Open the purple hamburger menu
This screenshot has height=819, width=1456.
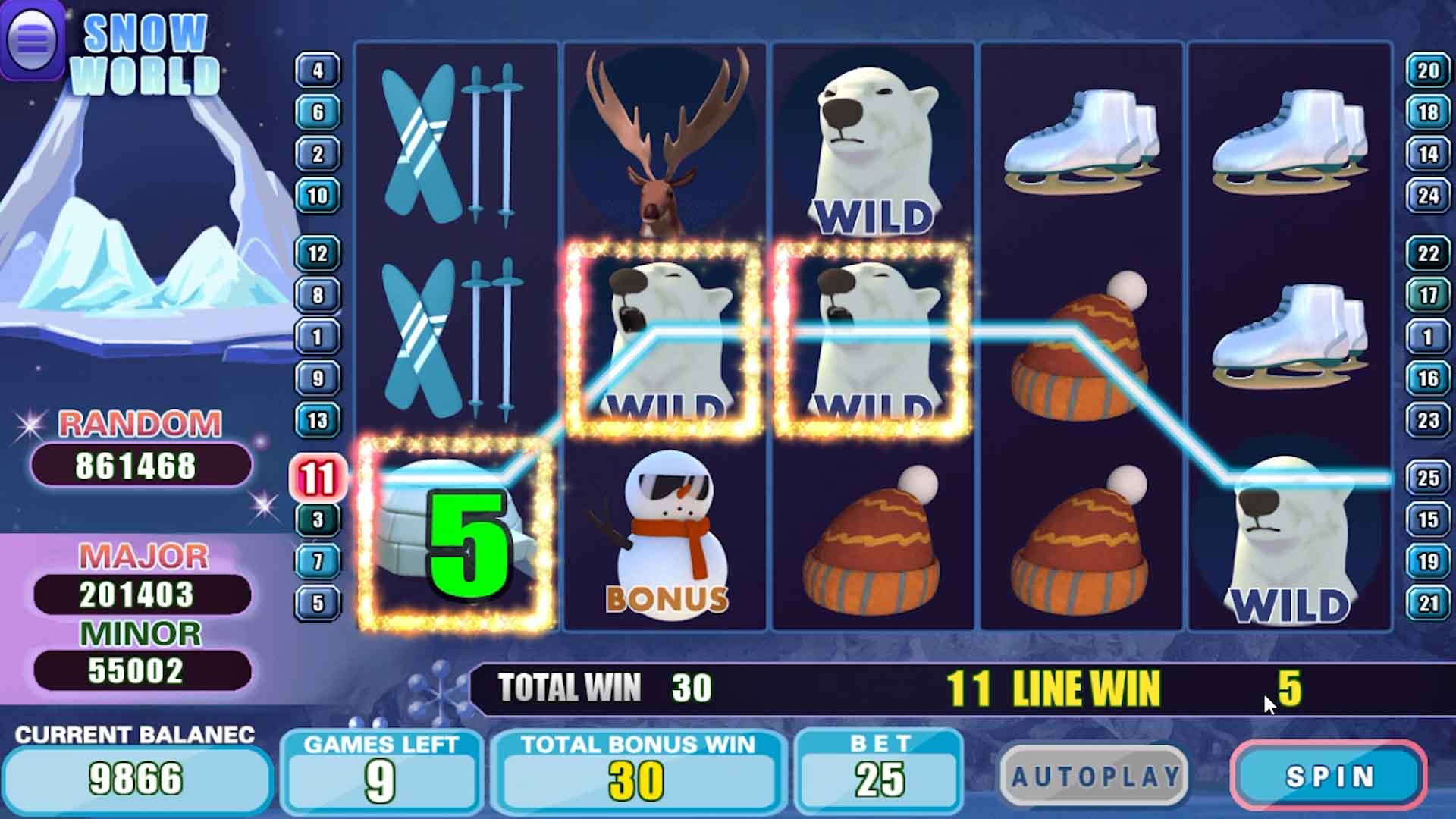pos(32,39)
